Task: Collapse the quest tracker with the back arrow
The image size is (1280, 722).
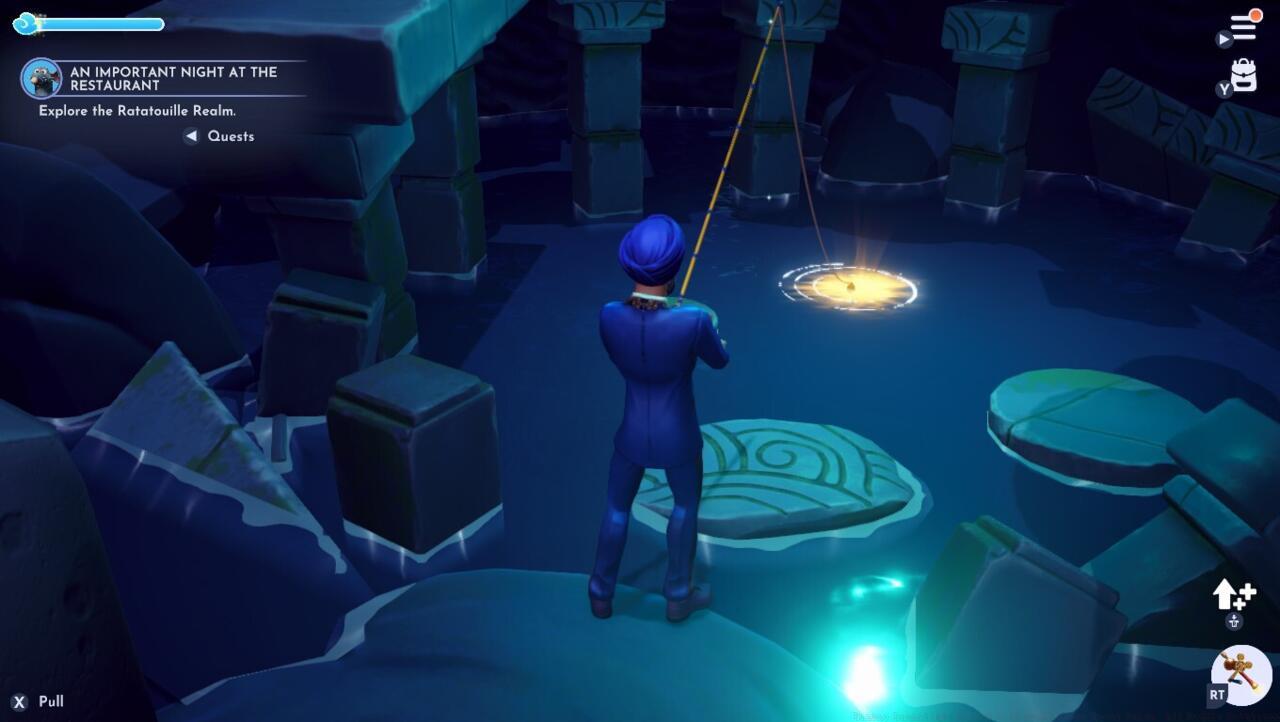Action: [x=191, y=136]
